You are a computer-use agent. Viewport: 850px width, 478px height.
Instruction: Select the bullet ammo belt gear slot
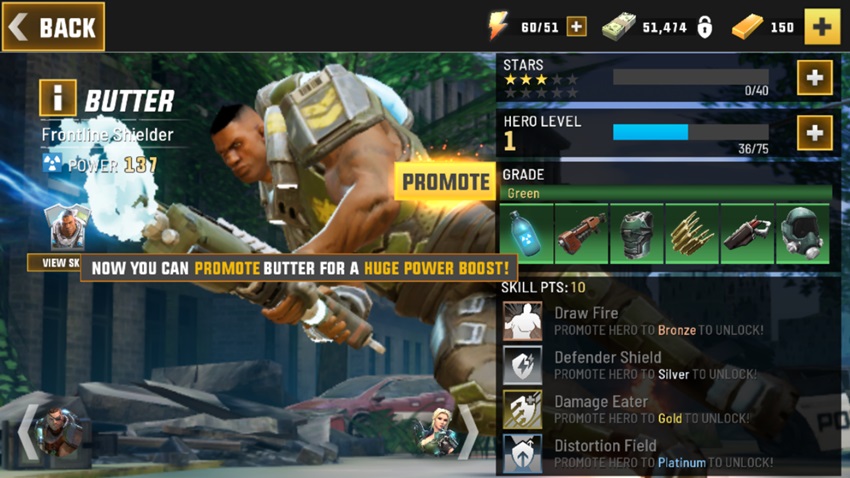point(691,234)
